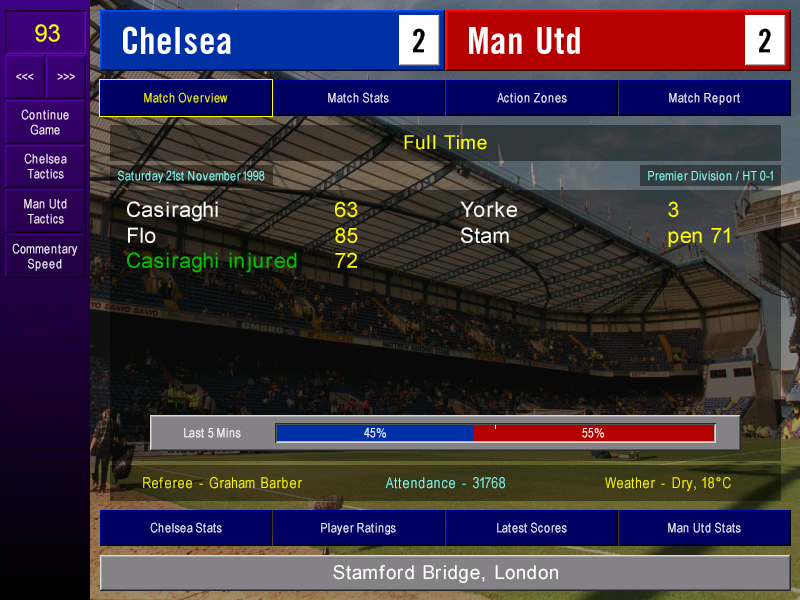Select the Match Overview tab
Image resolution: width=800 pixels, height=600 pixels.
pyautogui.click(x=186, y=98)
